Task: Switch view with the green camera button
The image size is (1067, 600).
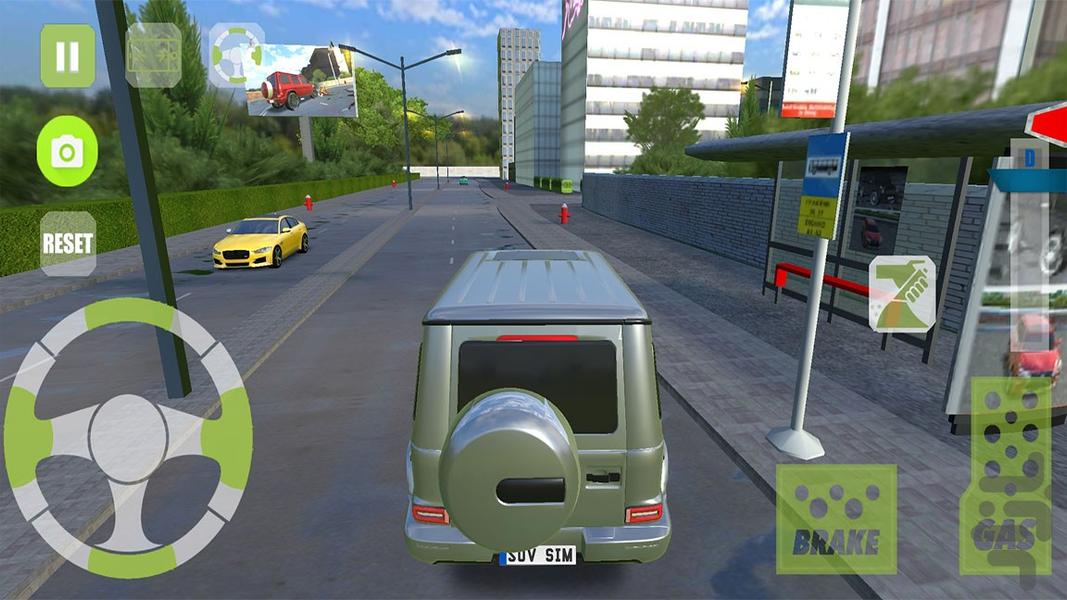Action: [x=67, y=152]
